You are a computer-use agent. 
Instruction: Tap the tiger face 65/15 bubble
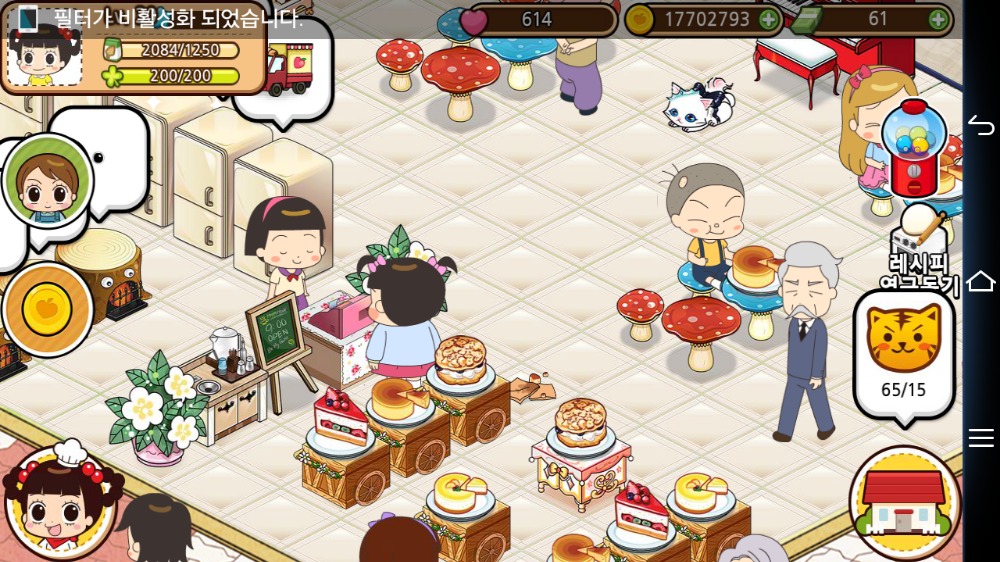(903, 352)
